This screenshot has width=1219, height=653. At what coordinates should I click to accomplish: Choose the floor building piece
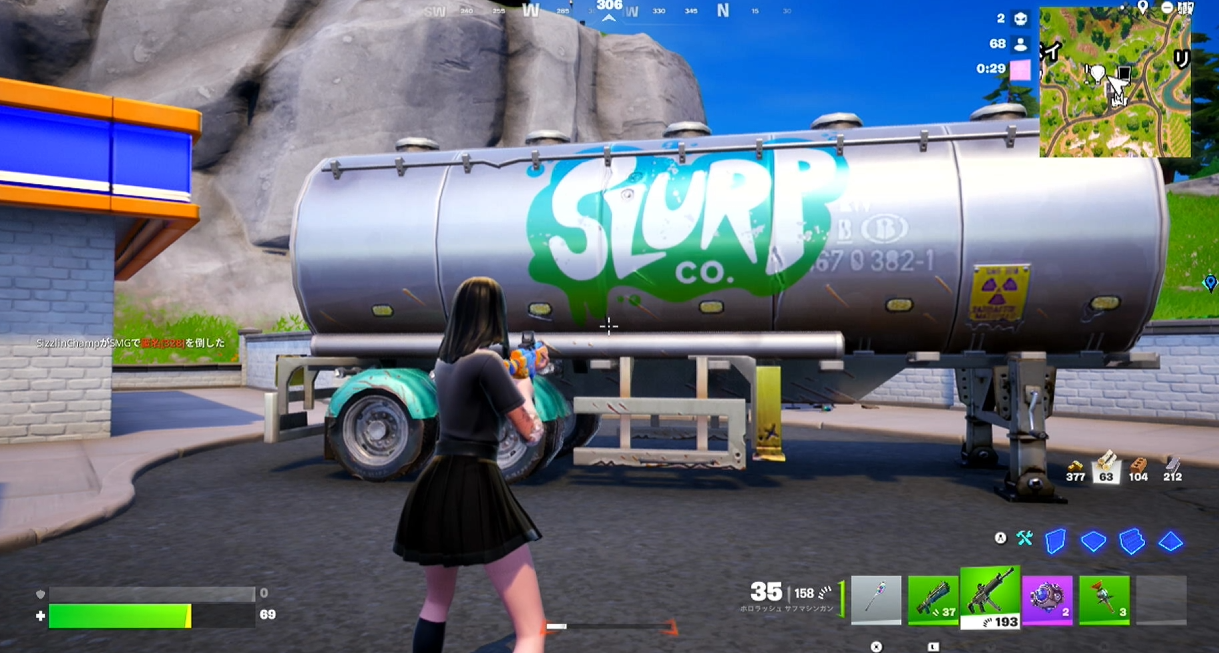point(1093,541)
